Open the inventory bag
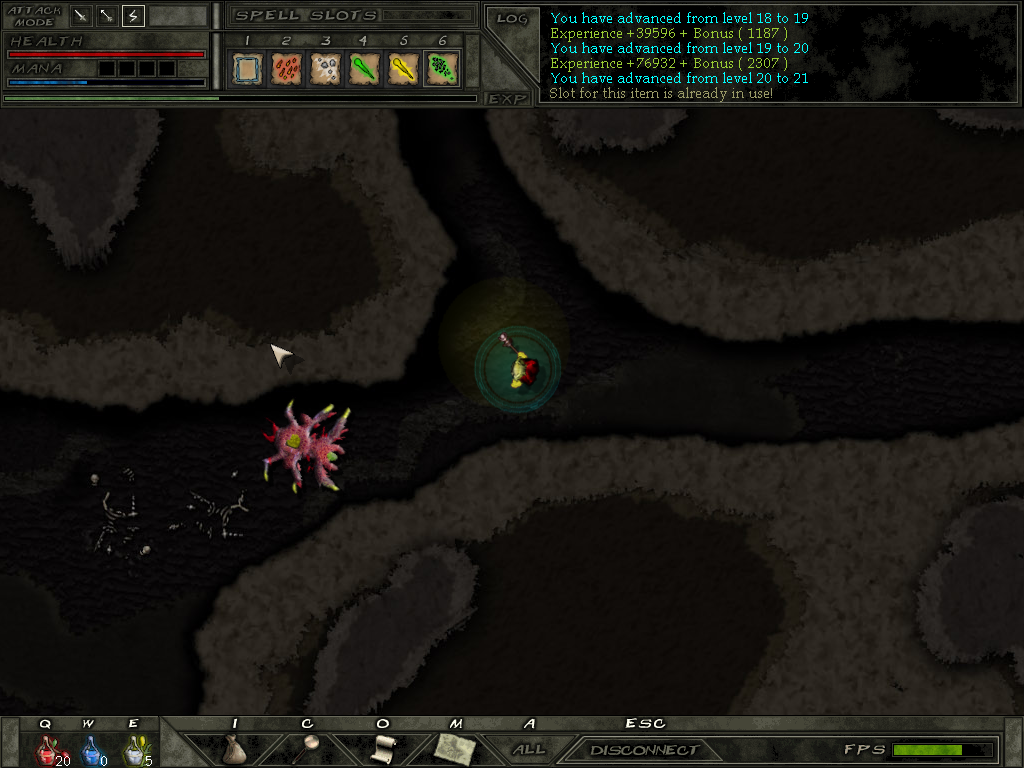 coord(234,749)
